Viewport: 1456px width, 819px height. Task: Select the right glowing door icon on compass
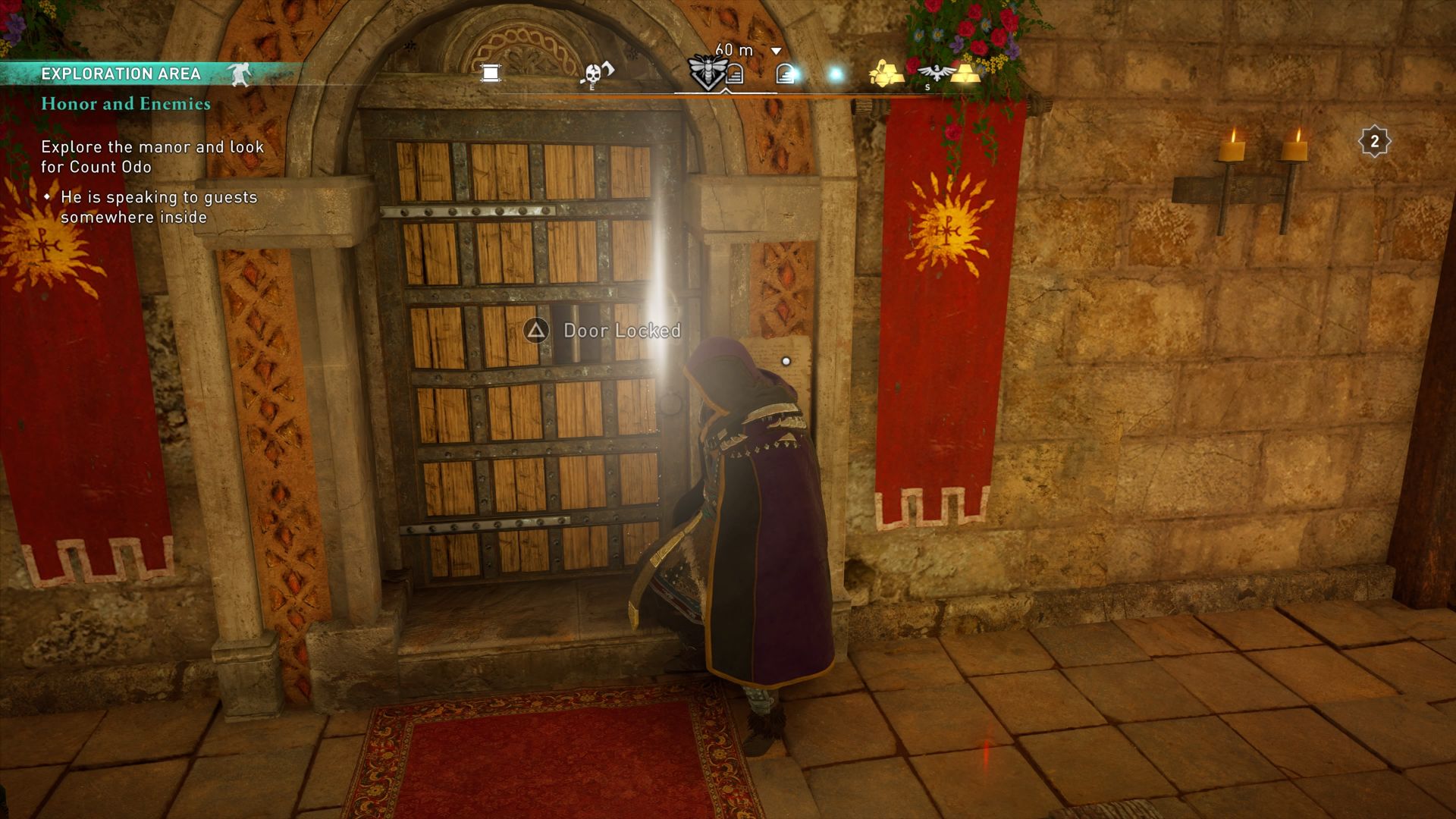click(786, 74)
